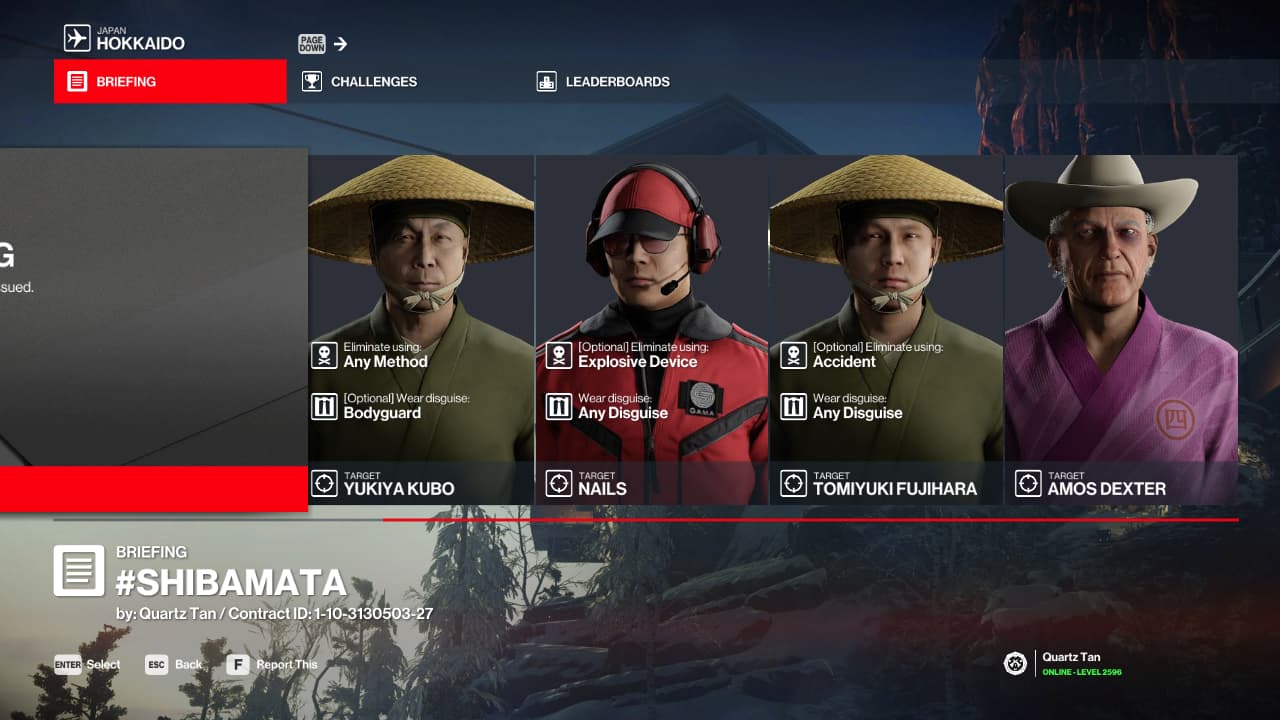This screenshot has height=720, width=1280.
Task: Pick the Tomiyuki Fujihara target card
Action: coord(886,330)
